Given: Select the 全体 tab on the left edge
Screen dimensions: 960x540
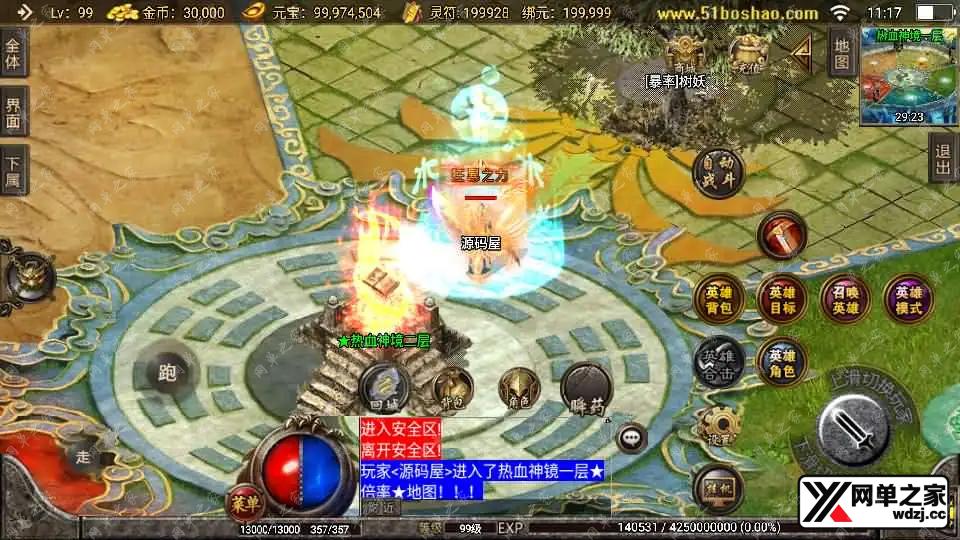Looking at the screenshot, I should 14,54.
